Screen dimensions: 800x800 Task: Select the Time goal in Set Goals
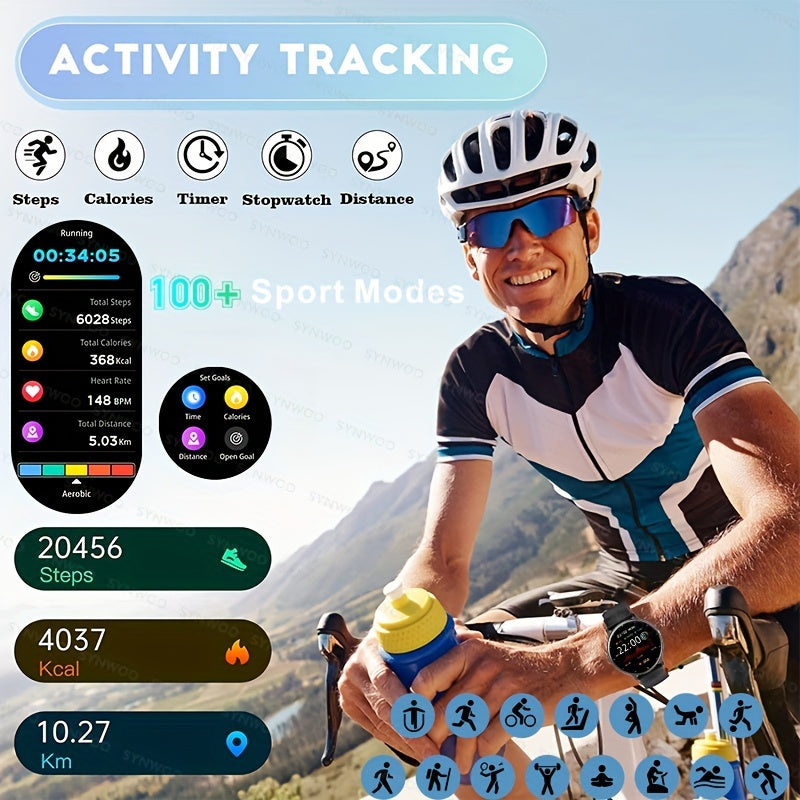click(193, 397)
